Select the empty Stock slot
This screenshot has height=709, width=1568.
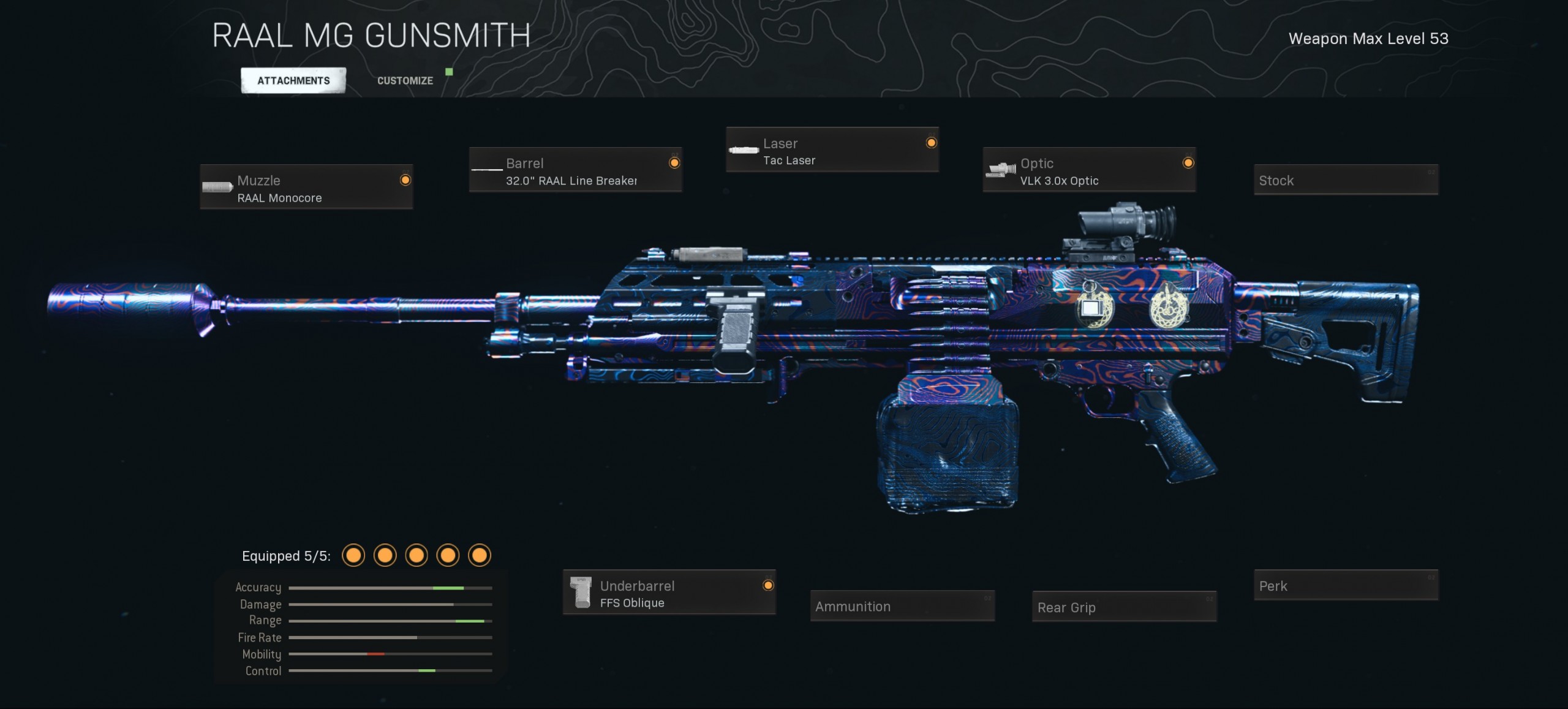[x=1346, y=180]
